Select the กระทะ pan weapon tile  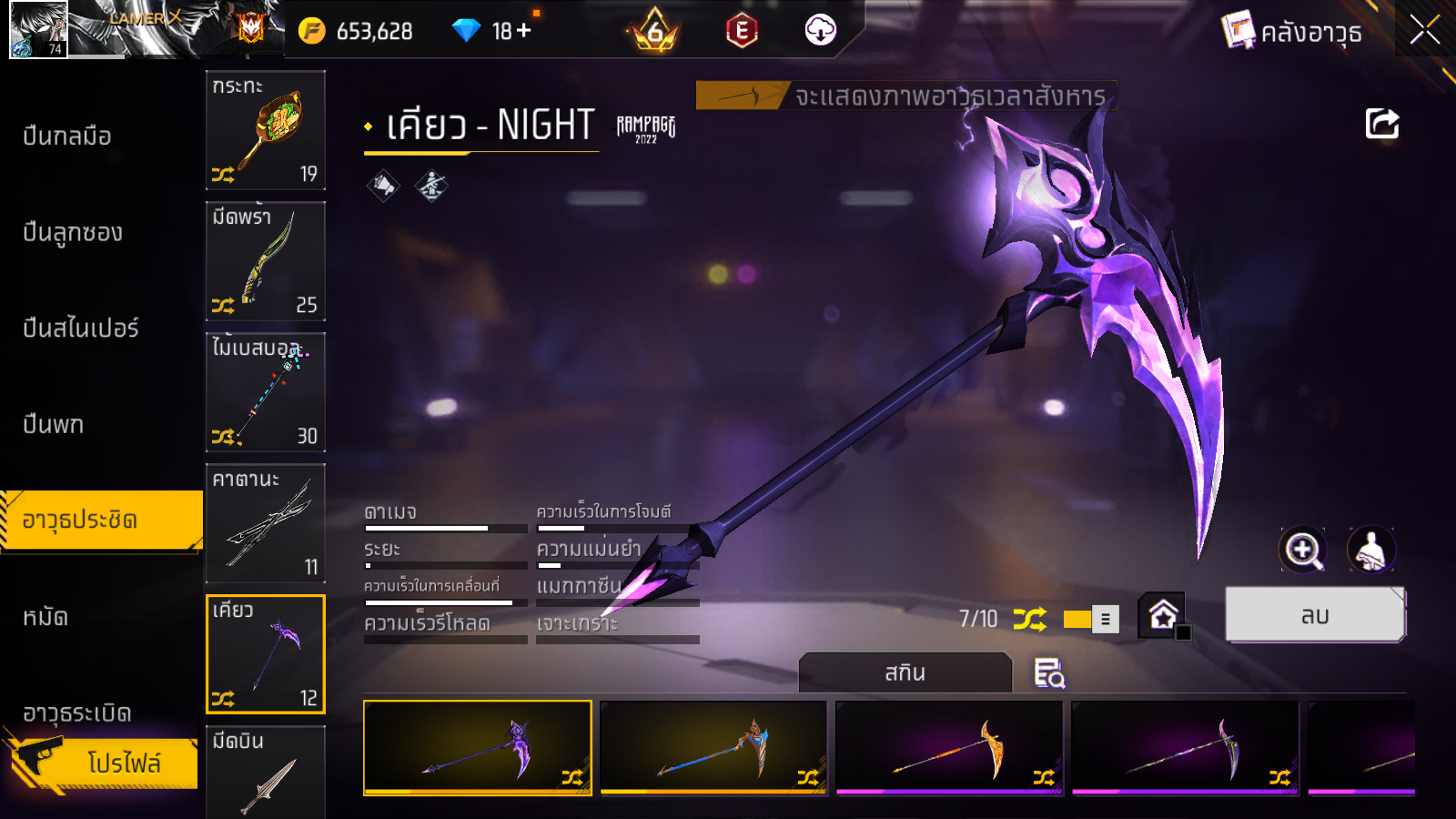pos(266,130)
